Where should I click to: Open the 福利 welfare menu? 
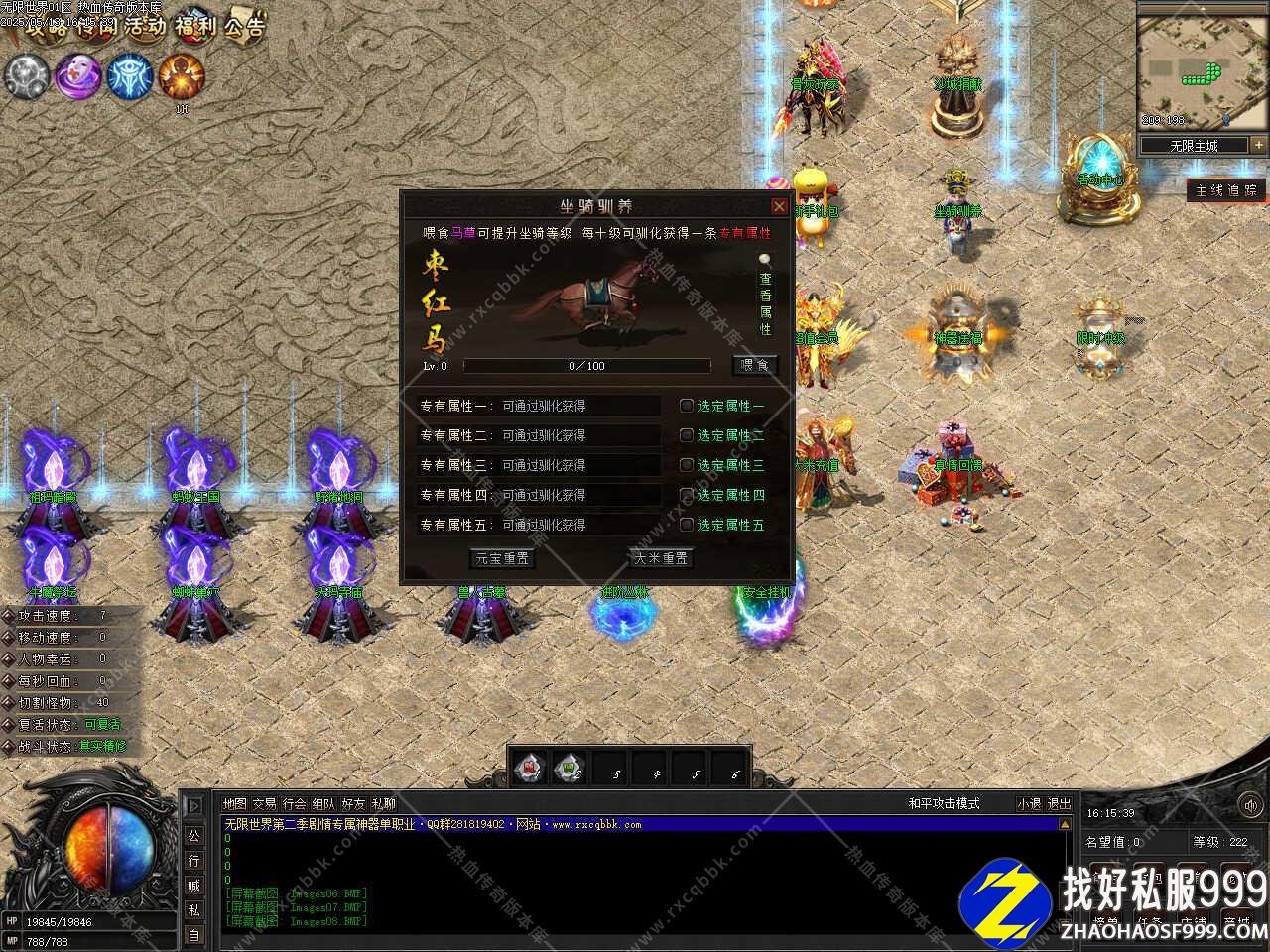(x=194, y=26)
